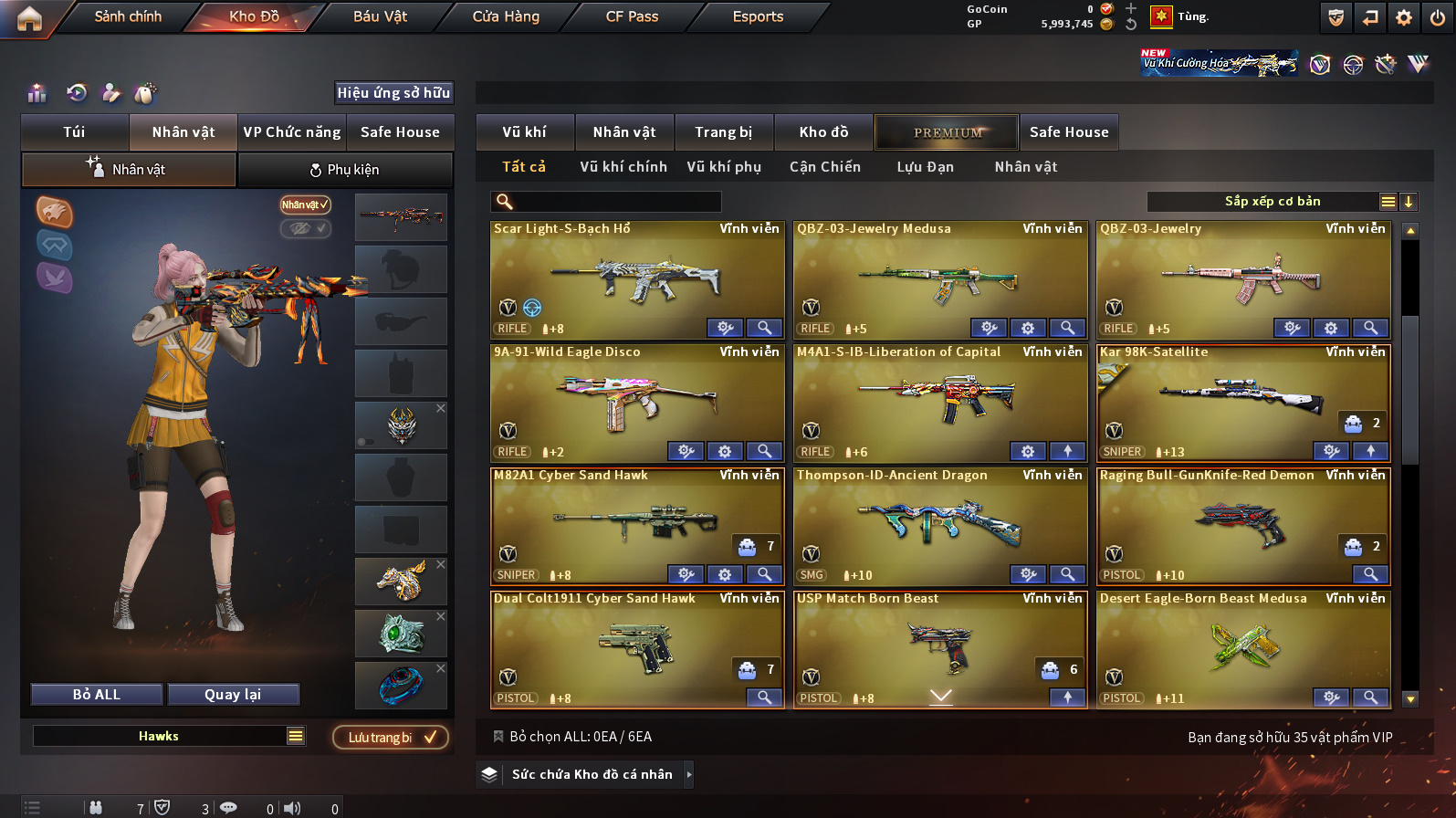Screen dimensions: 1456x818
Task: Open the CF Pass menu
Action: coord(632,16)
